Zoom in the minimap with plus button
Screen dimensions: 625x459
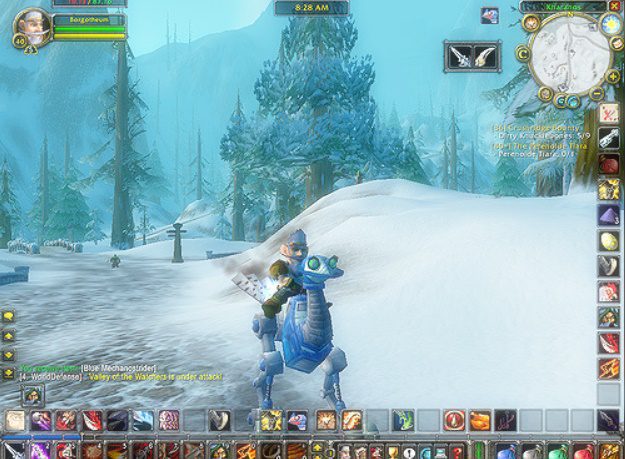611,76
